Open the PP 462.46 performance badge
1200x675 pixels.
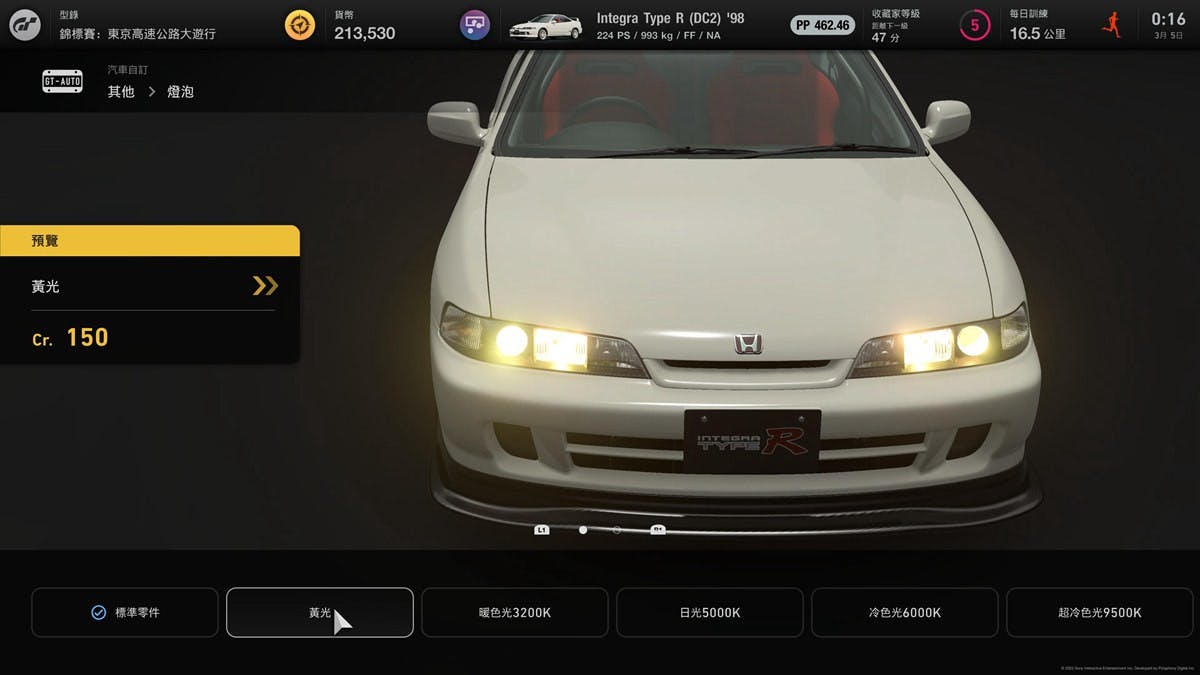coord(822,25)
